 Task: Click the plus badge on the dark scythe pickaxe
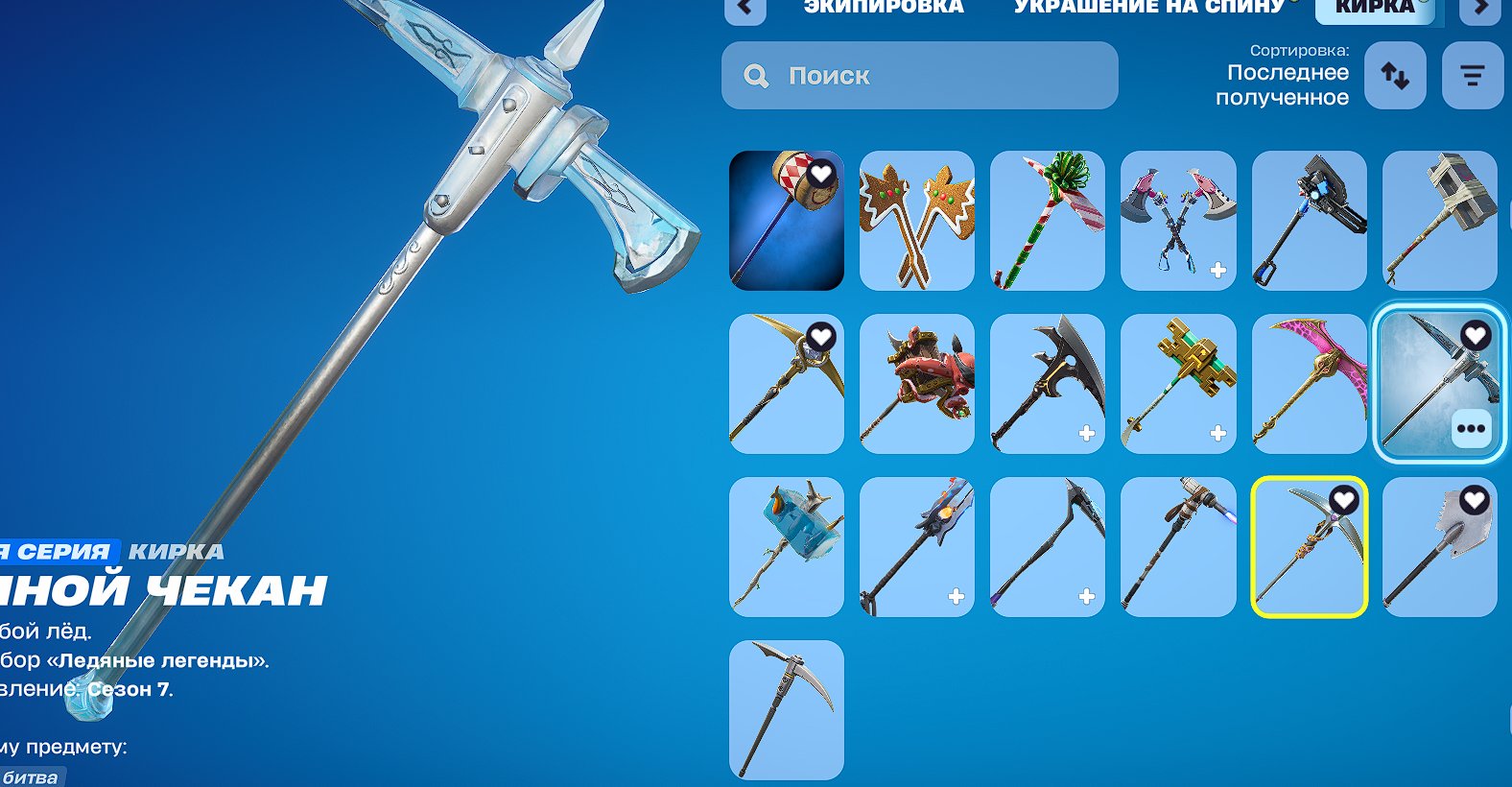coord(1089,596)
